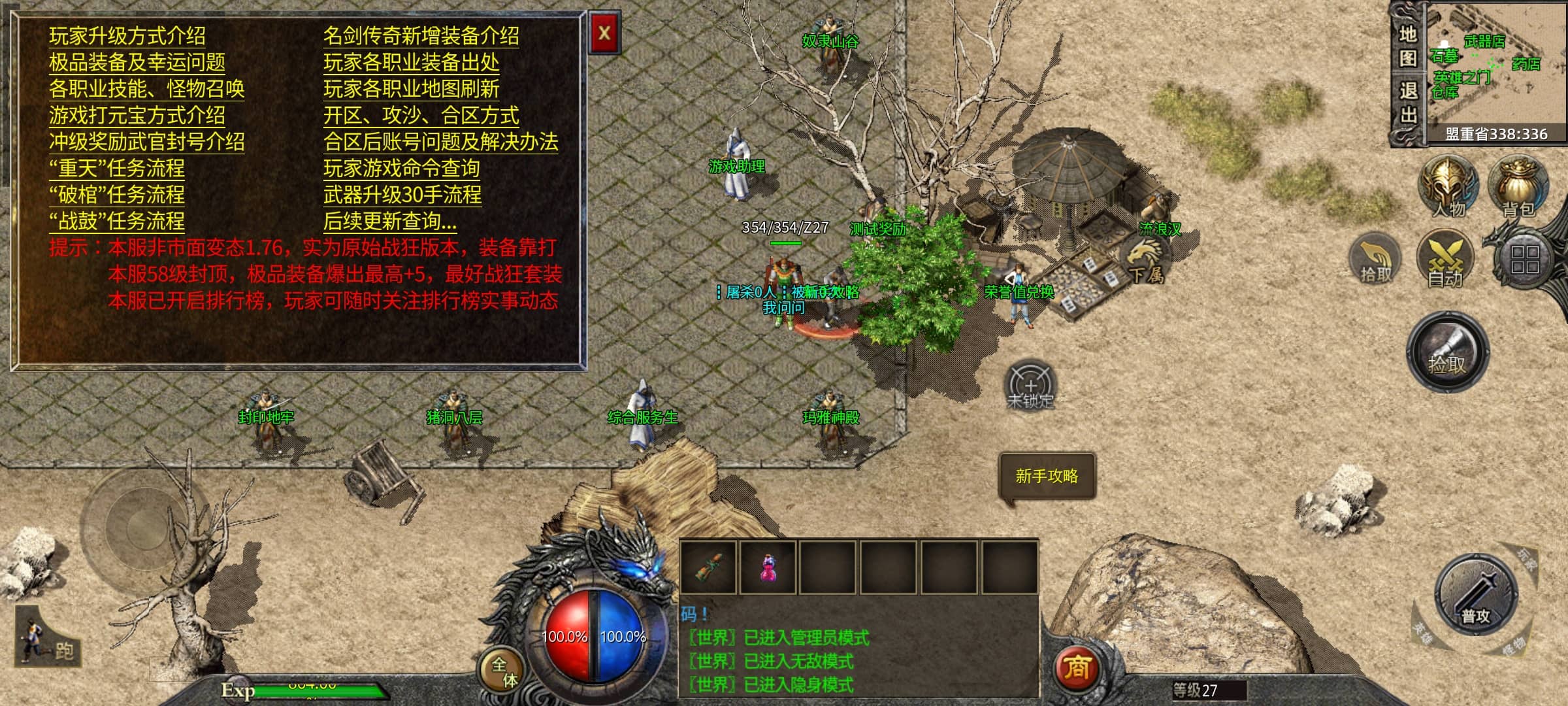Open the 新手攻略 beginner guide bubble
Viewport: 1568px width, 706px height.
click(1047, 477)
